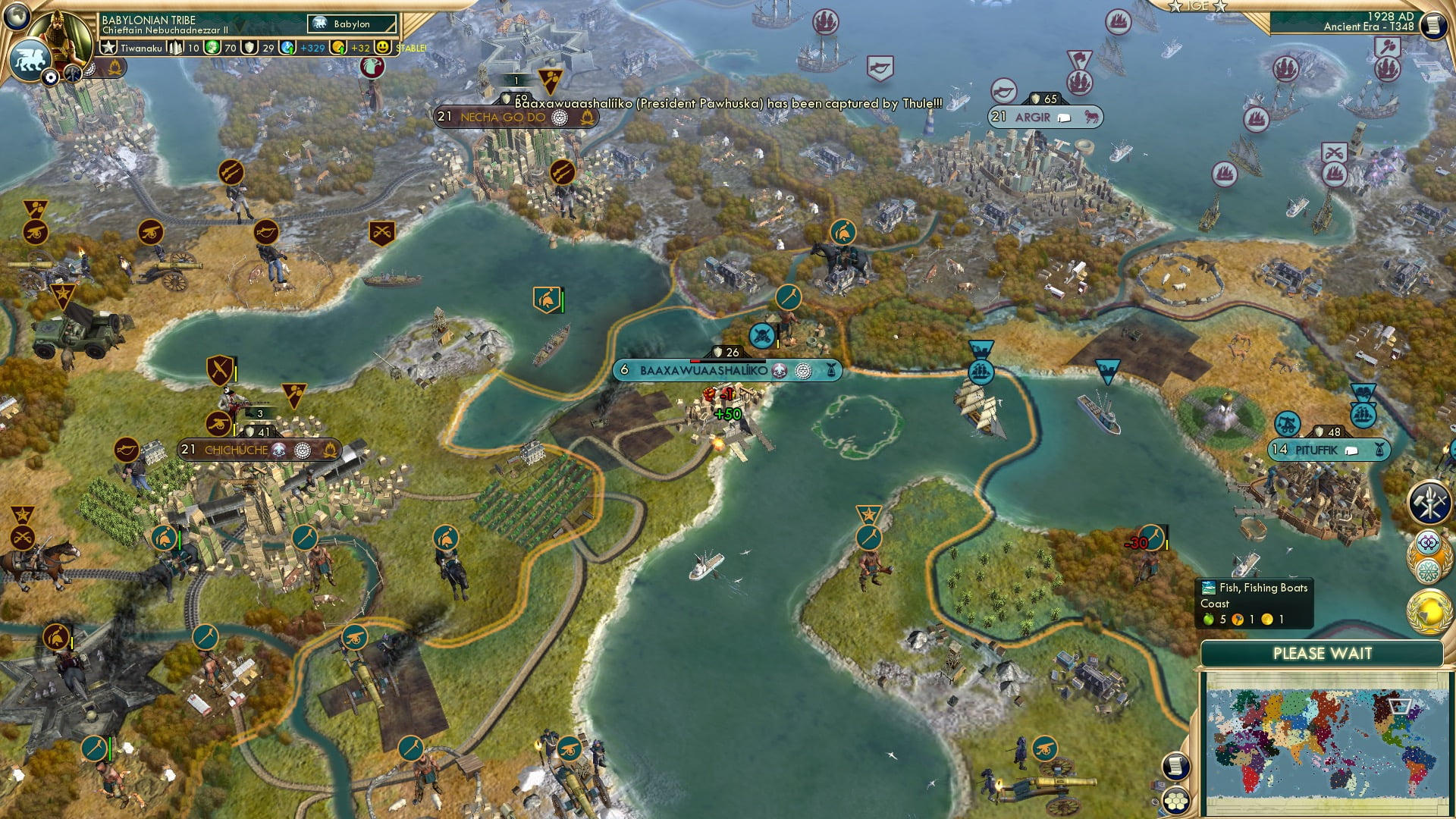Toggle strategic view with the top-left globe
Image resolution: width=1456 pixels, height=819 pixels.
click(15, 18)
